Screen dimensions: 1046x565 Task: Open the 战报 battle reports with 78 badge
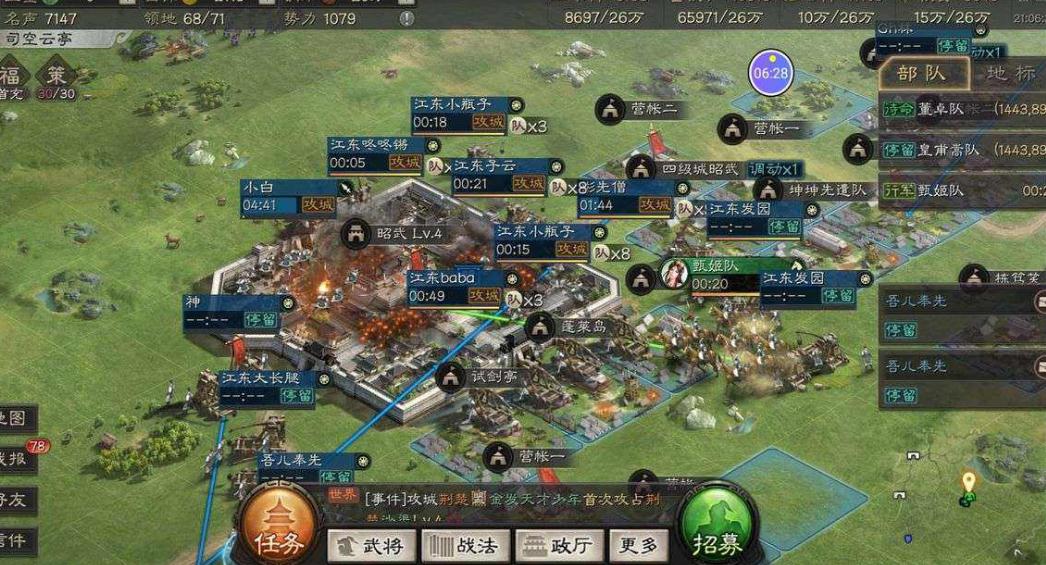coord(17,459)
